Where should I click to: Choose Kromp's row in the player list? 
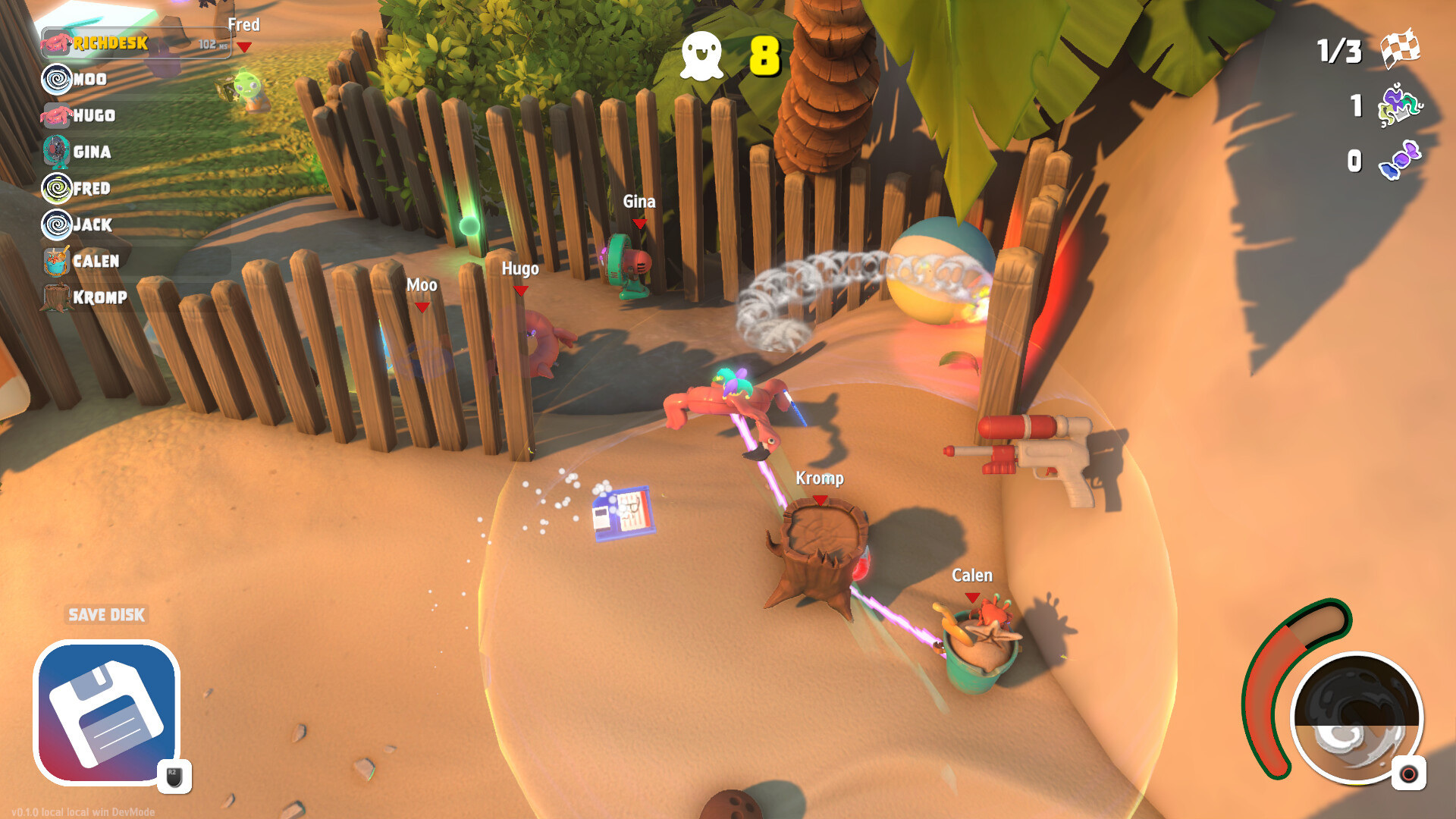coord(99,297)
